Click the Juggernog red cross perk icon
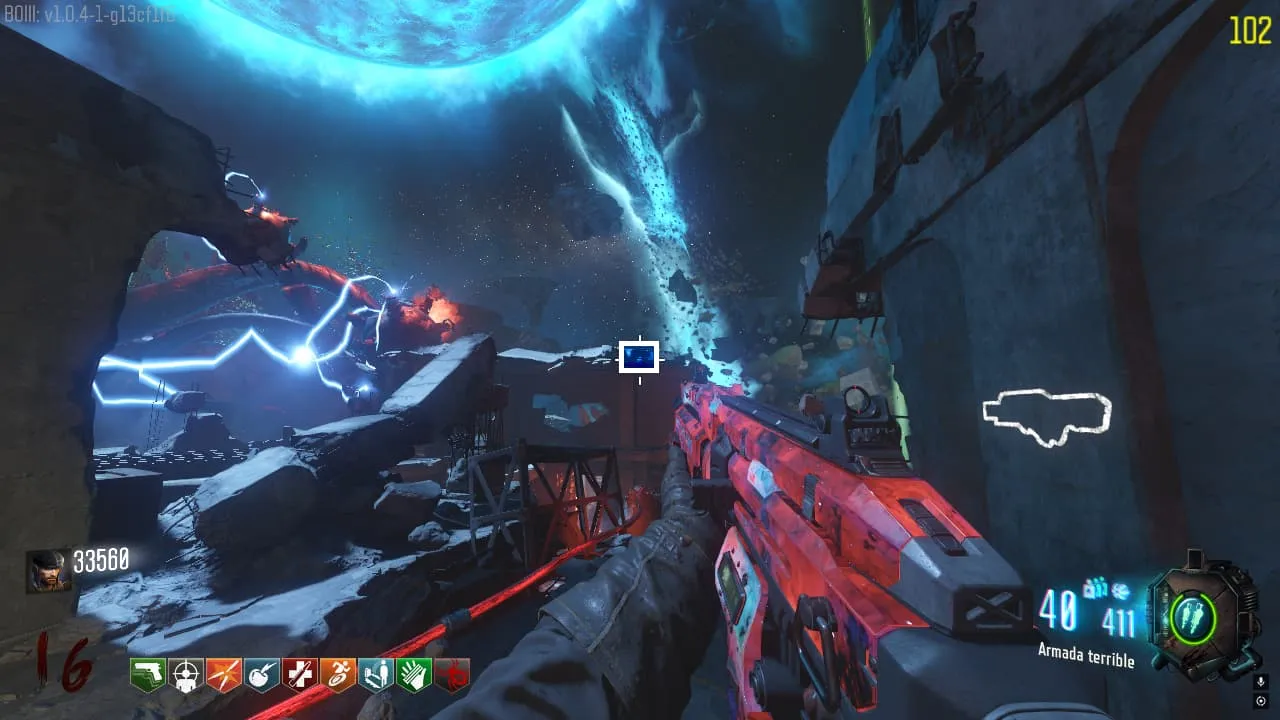Image resolution: width=1280 pixels, height=720 pixels. [299, 676]
